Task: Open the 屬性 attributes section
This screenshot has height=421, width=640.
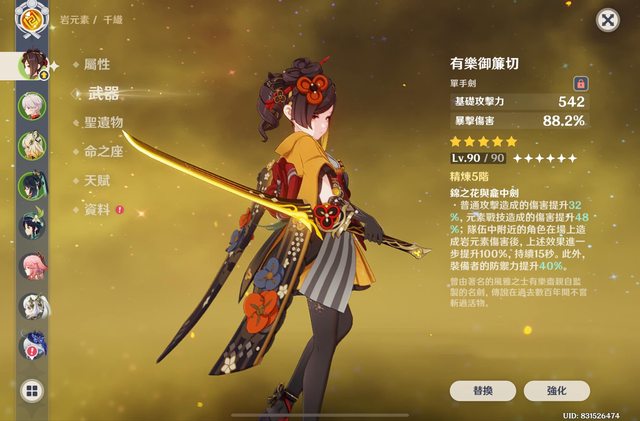Action: tap(97, 63)
